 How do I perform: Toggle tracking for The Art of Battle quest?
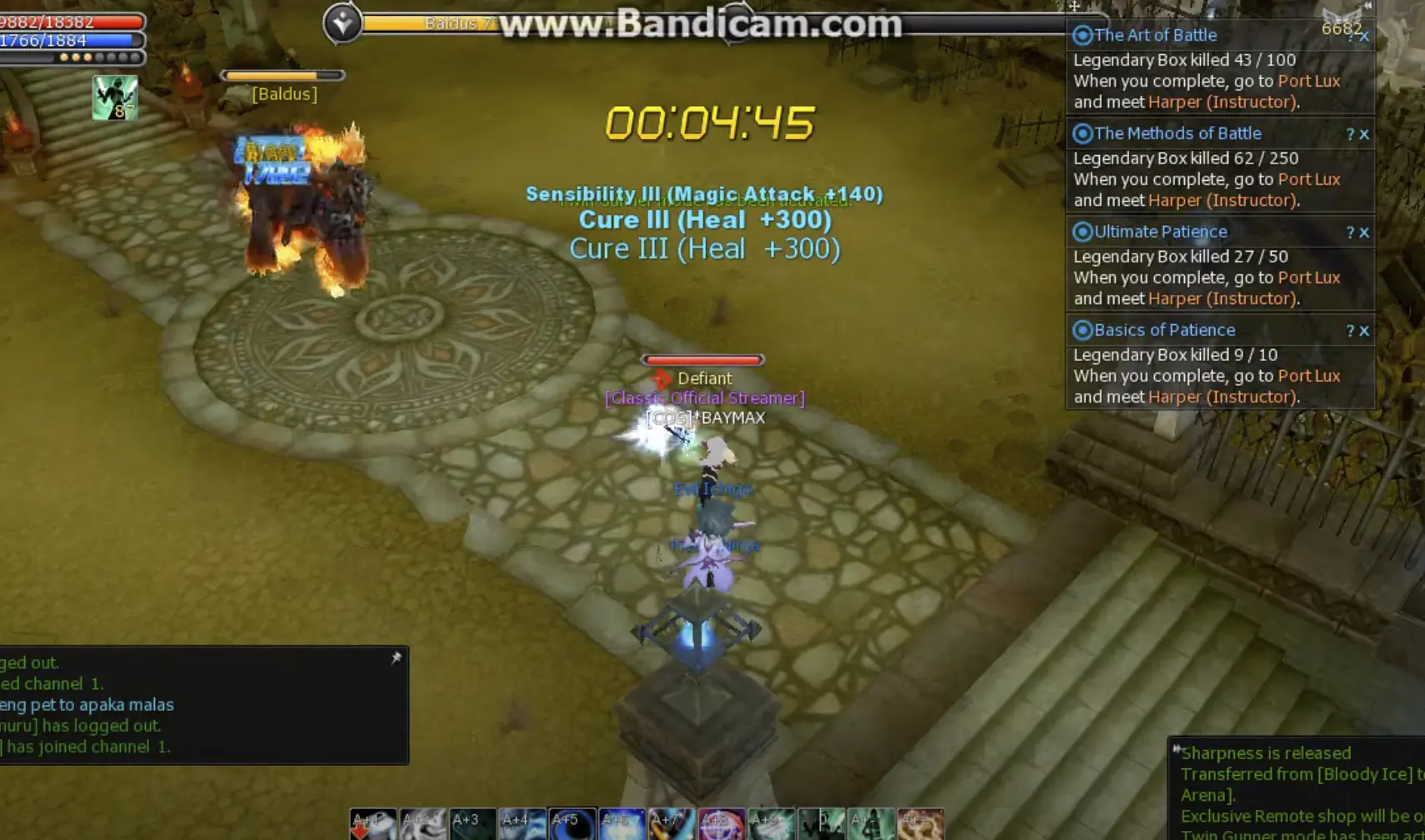(1082, 35)
